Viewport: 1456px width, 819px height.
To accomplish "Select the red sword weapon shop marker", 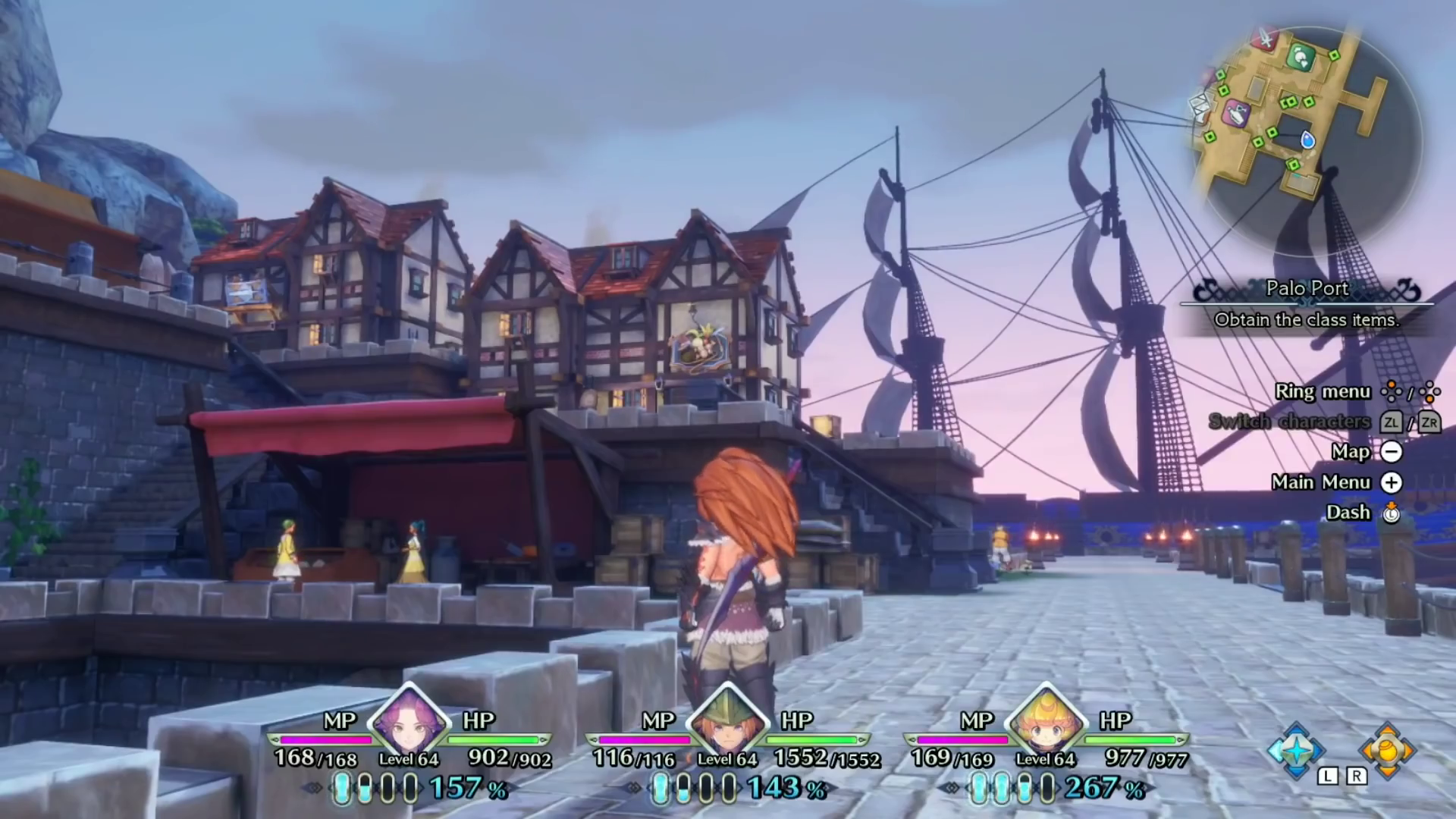I will click(x=1264, y=38).
